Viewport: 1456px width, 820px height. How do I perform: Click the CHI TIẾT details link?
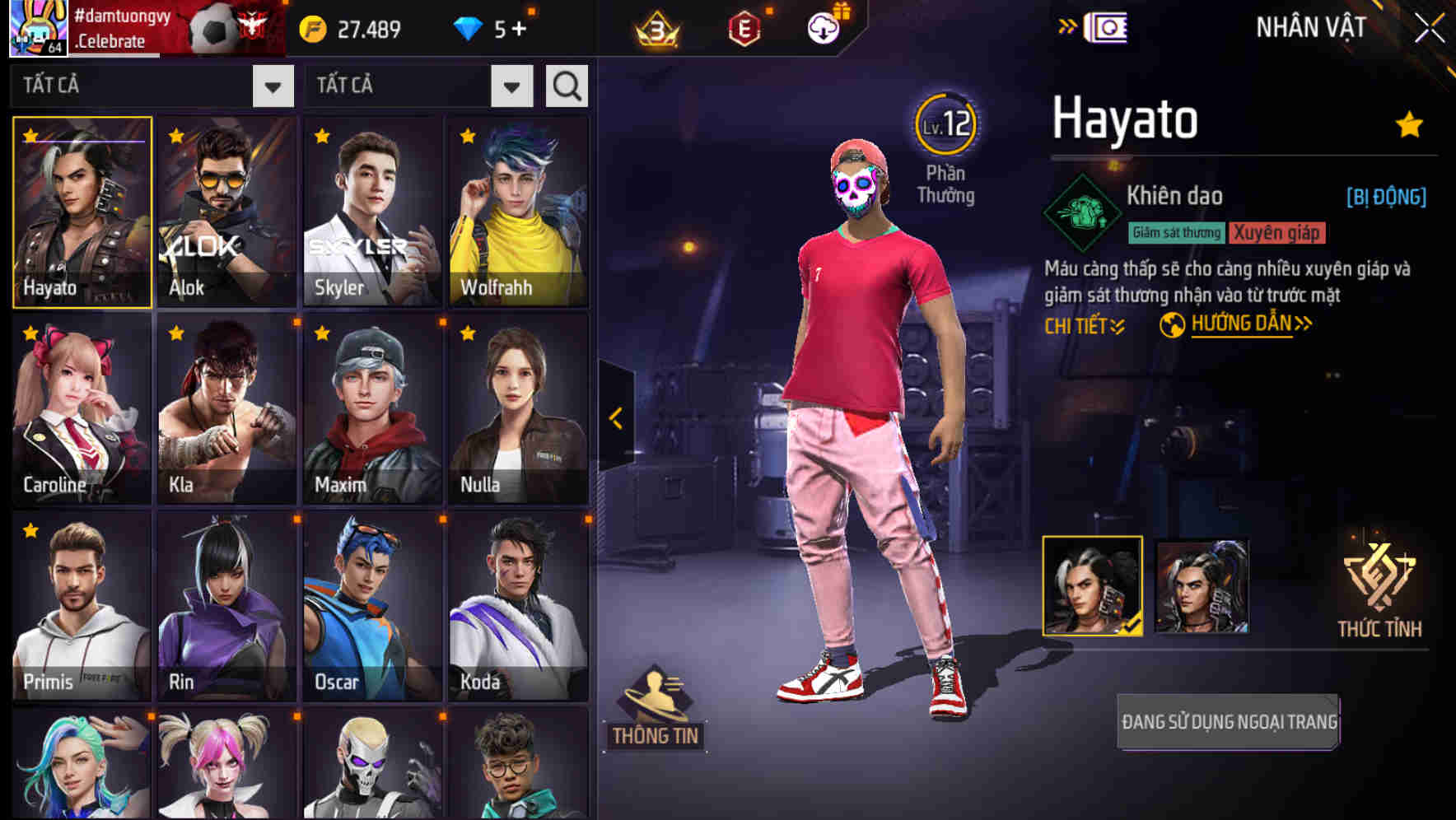tap(1084, 324)
